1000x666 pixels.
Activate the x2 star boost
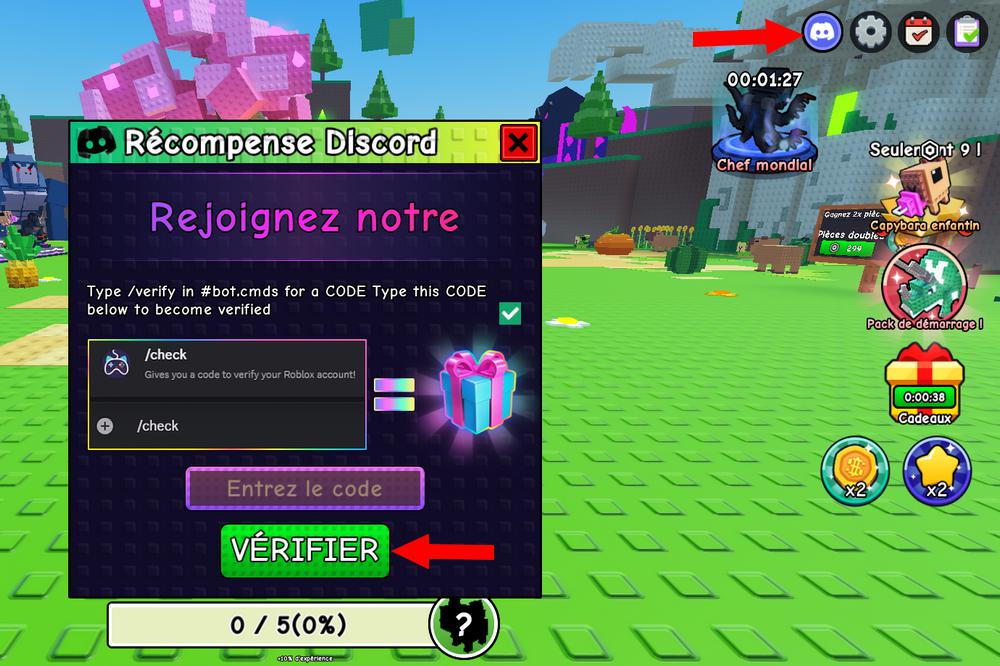click(x=936, y=470)
